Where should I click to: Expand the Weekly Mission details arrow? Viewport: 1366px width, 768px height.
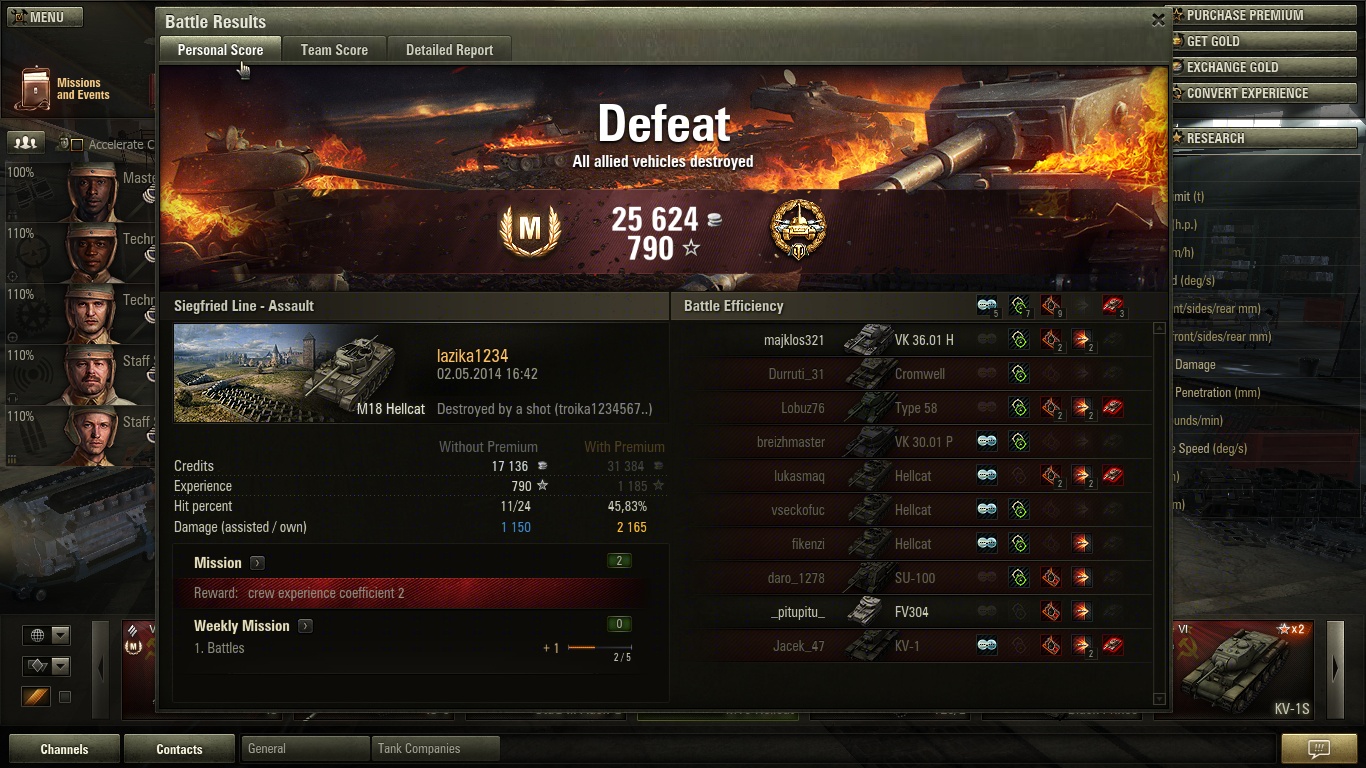(x=305, y=626)
